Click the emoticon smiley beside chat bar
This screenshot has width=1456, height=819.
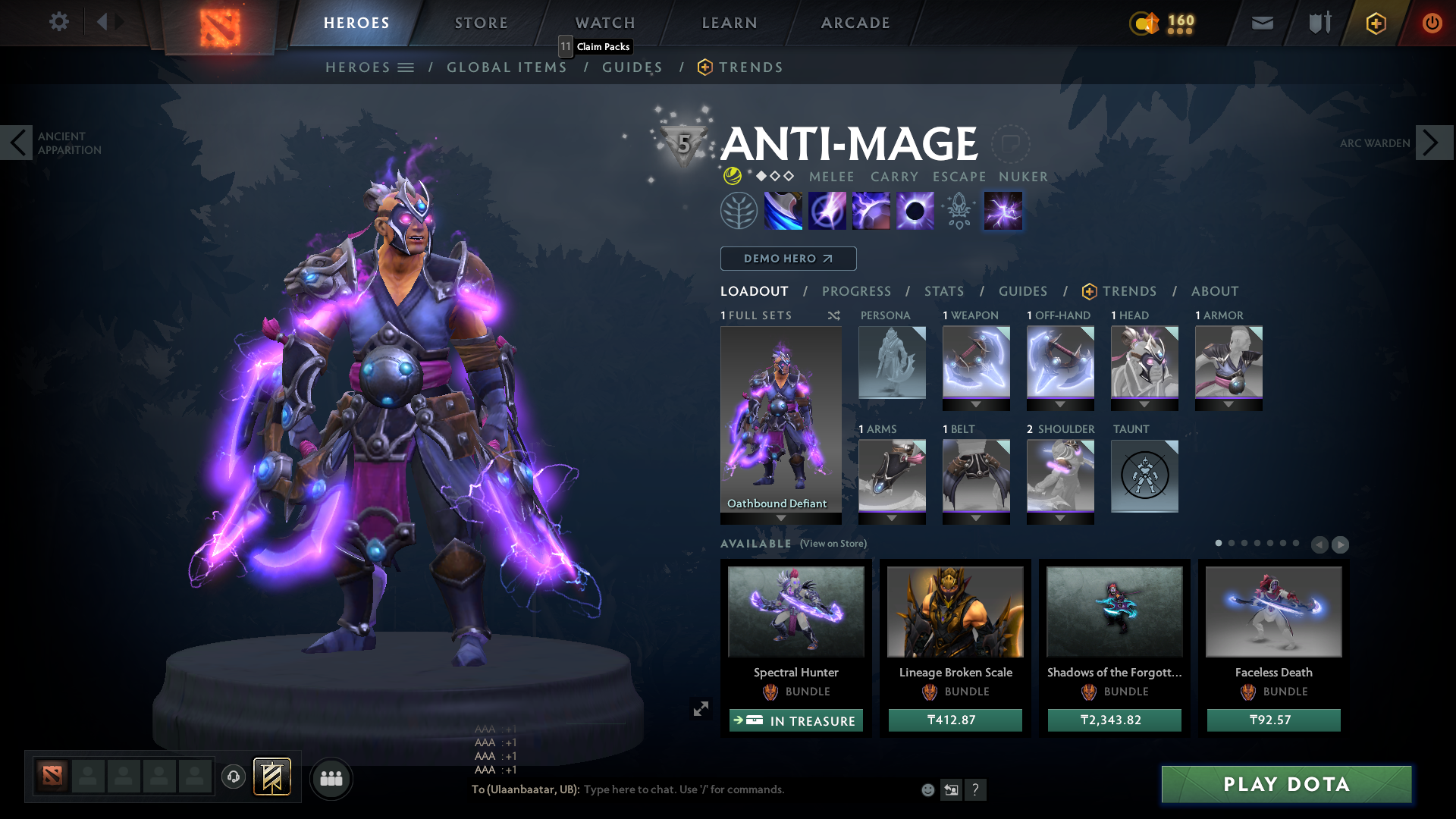(x=927, y=789)
